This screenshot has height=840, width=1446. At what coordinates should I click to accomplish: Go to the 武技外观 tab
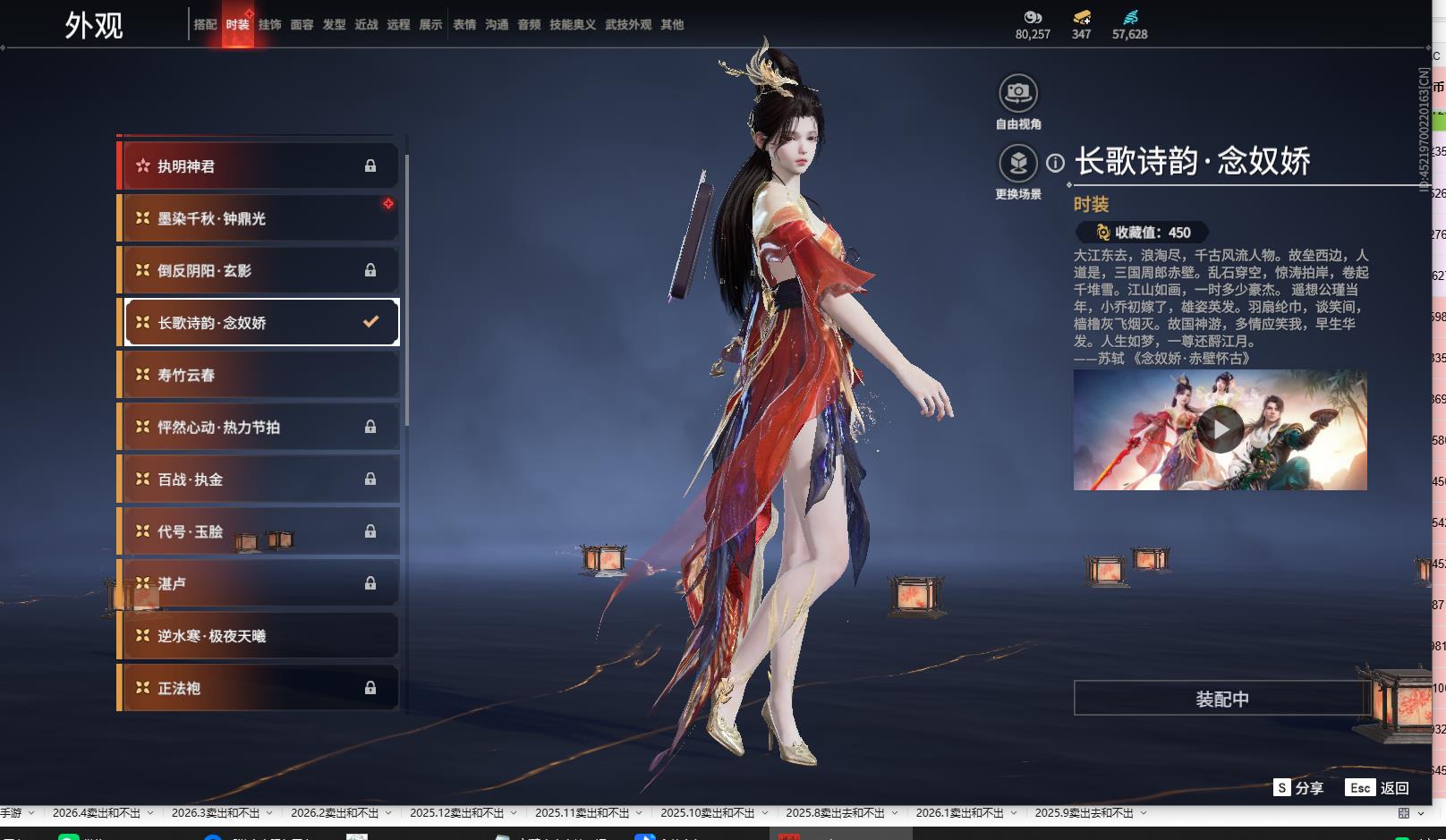(628, 25)
